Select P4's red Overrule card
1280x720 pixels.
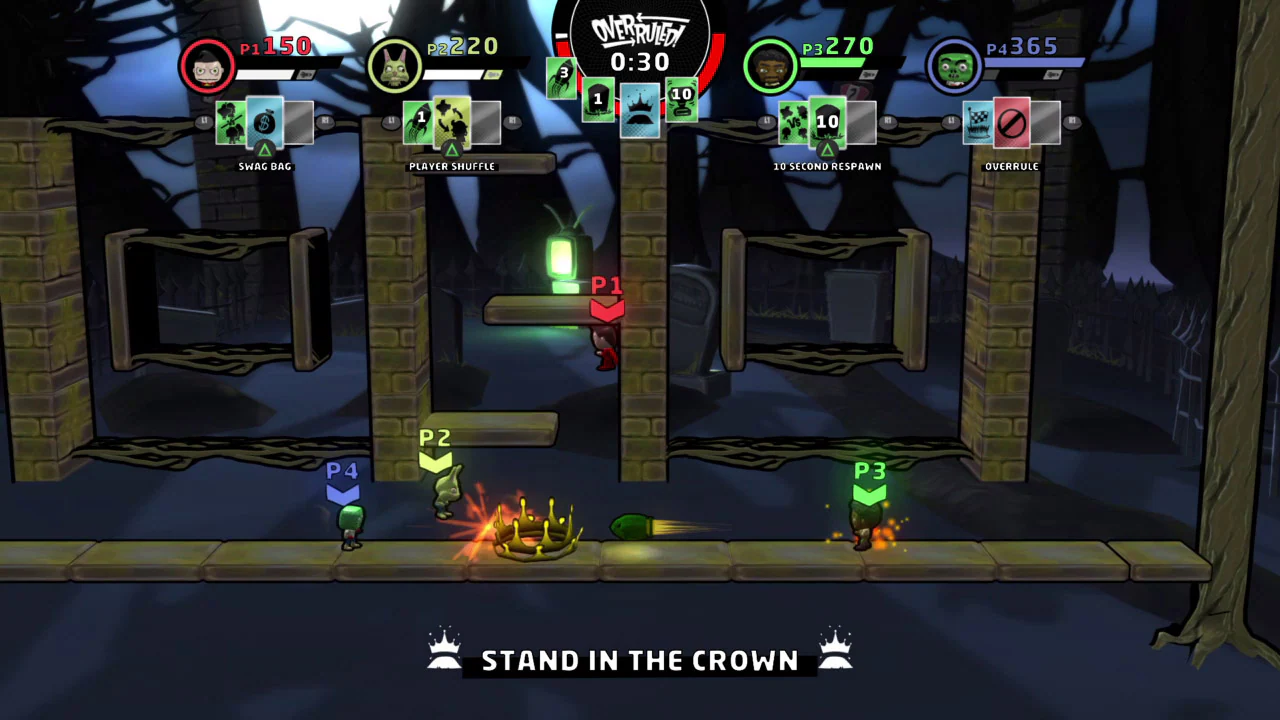click(1013, 124)
